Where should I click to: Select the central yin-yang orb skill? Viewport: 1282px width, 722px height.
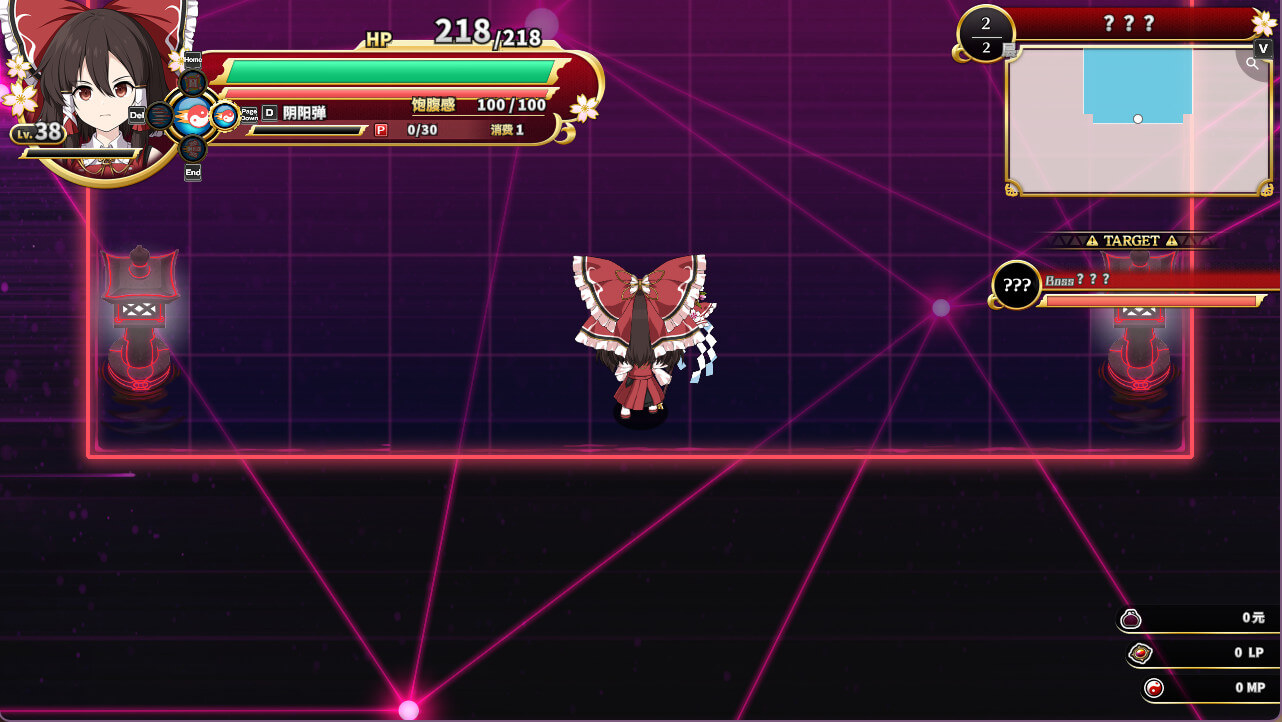[x=193, y=116]
